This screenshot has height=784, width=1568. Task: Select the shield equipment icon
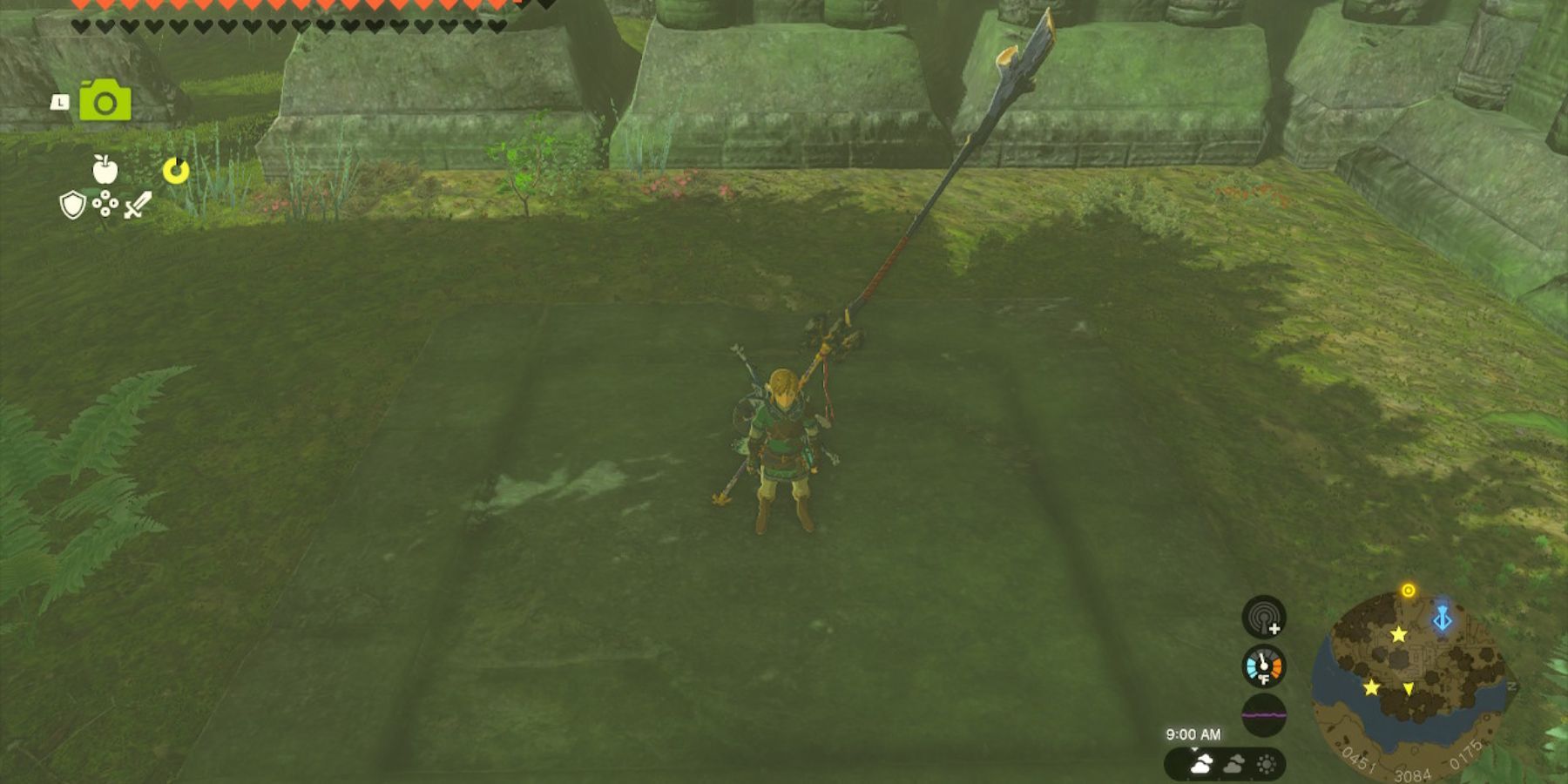pos(73,205)
